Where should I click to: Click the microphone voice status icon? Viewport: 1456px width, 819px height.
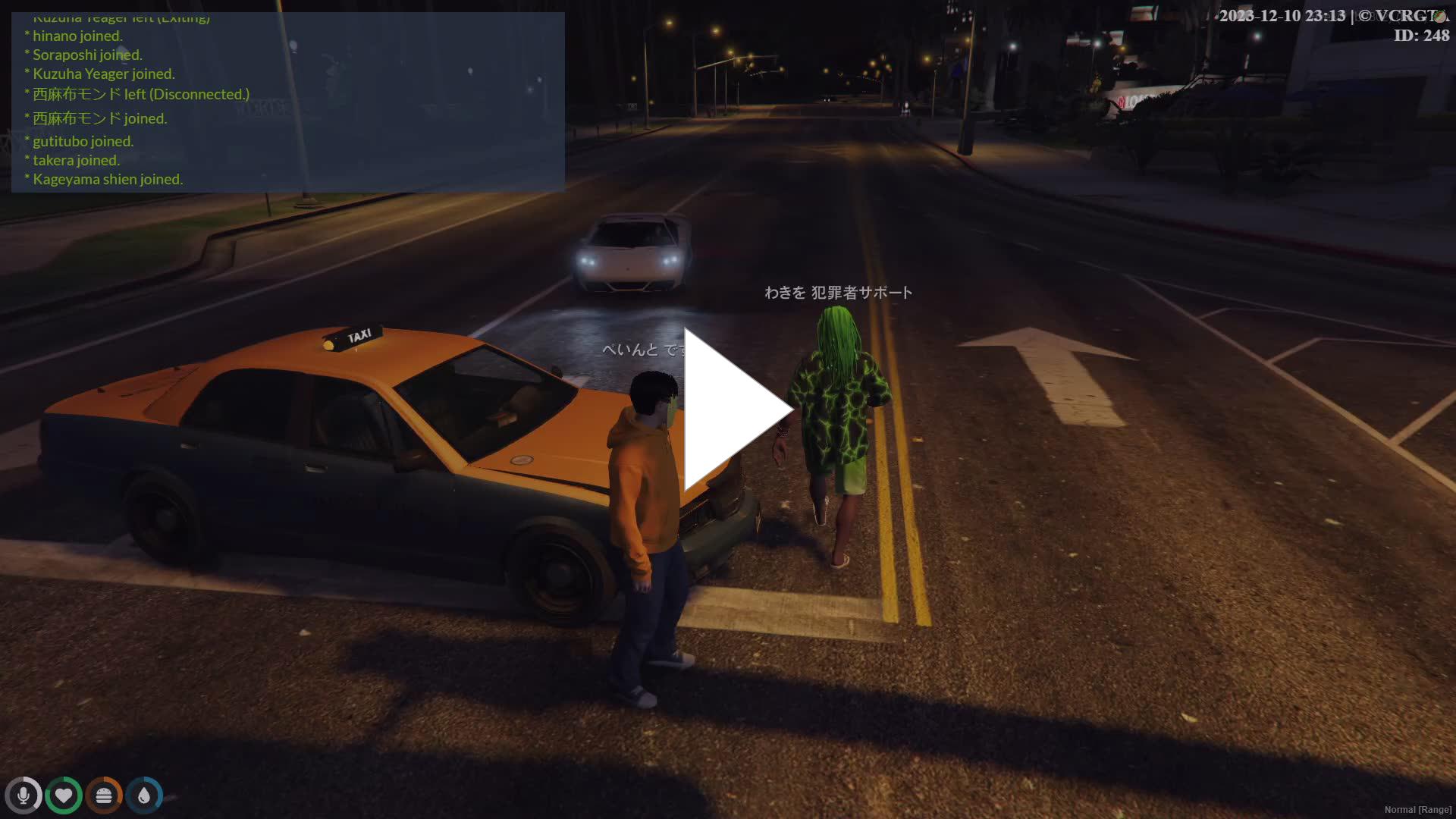24,795
